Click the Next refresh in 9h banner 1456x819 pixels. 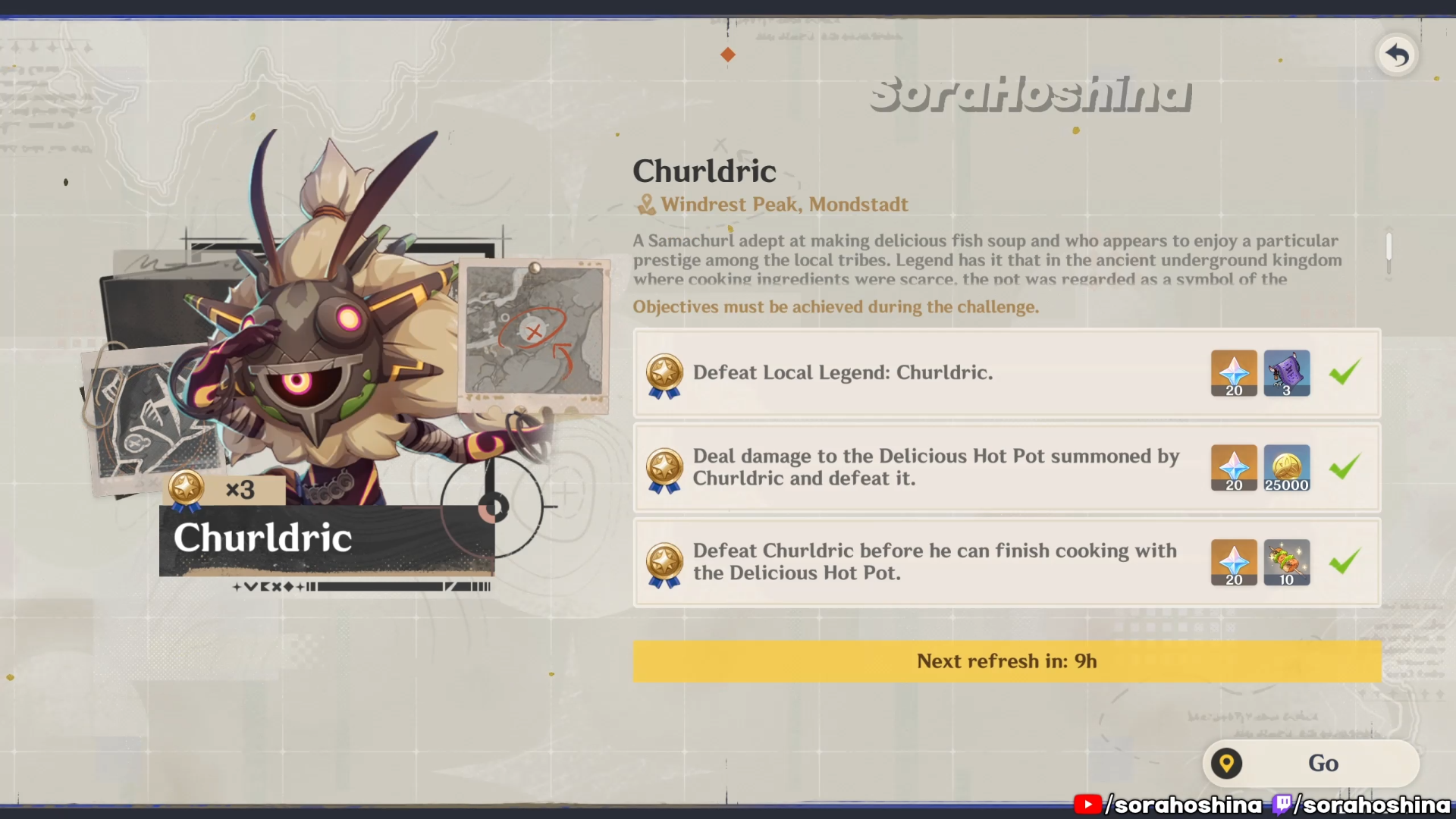(1006, 661)
